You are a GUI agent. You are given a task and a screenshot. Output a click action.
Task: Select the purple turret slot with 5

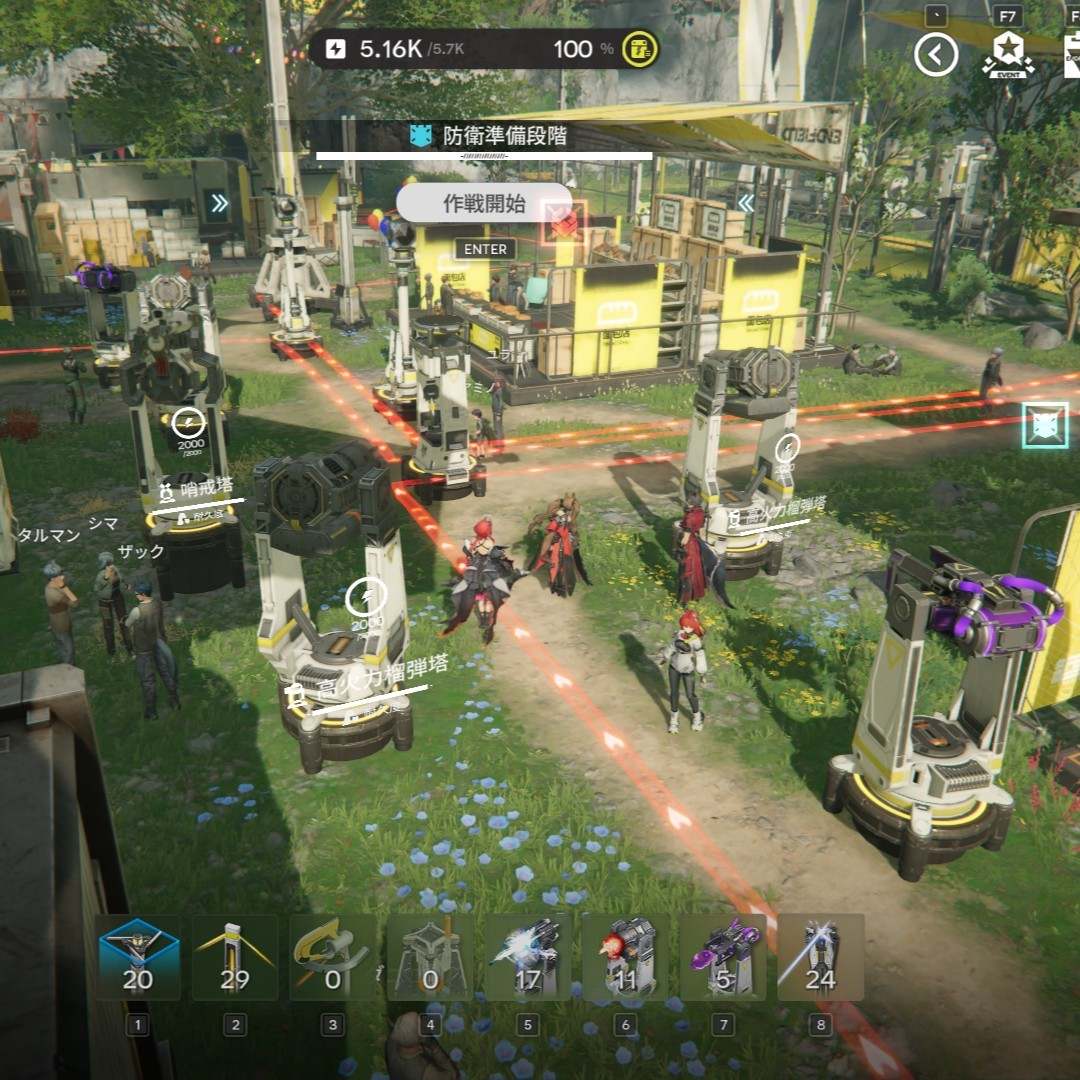click(722, 958)
